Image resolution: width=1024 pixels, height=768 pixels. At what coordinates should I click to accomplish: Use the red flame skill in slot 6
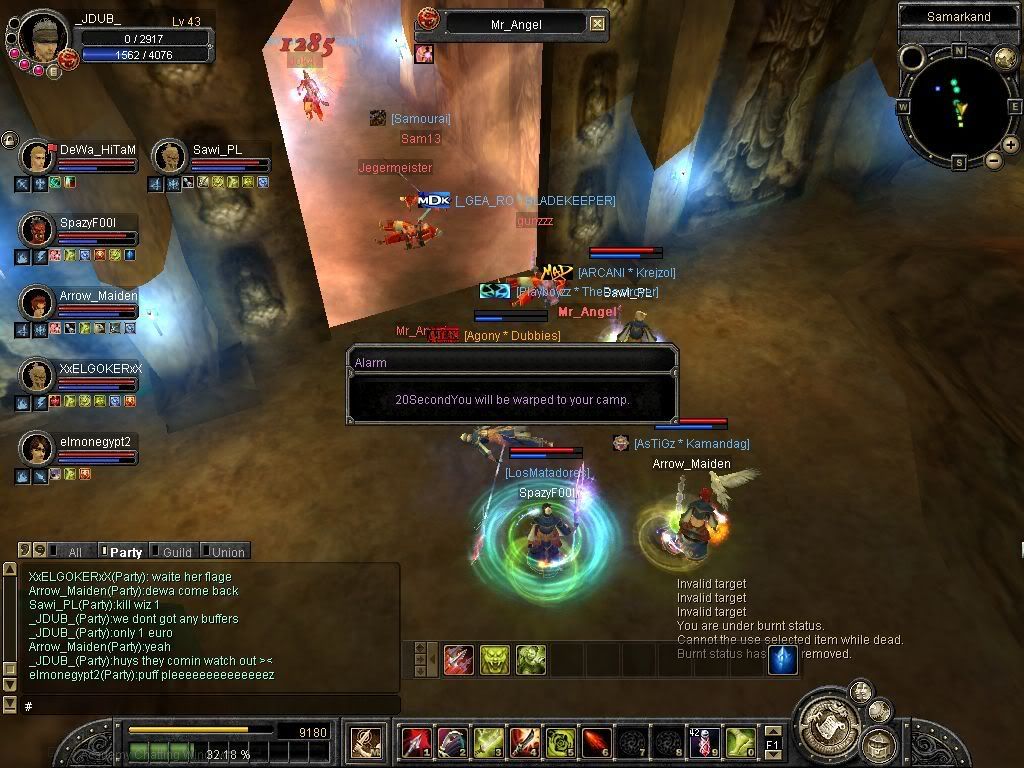pos(596,742)
